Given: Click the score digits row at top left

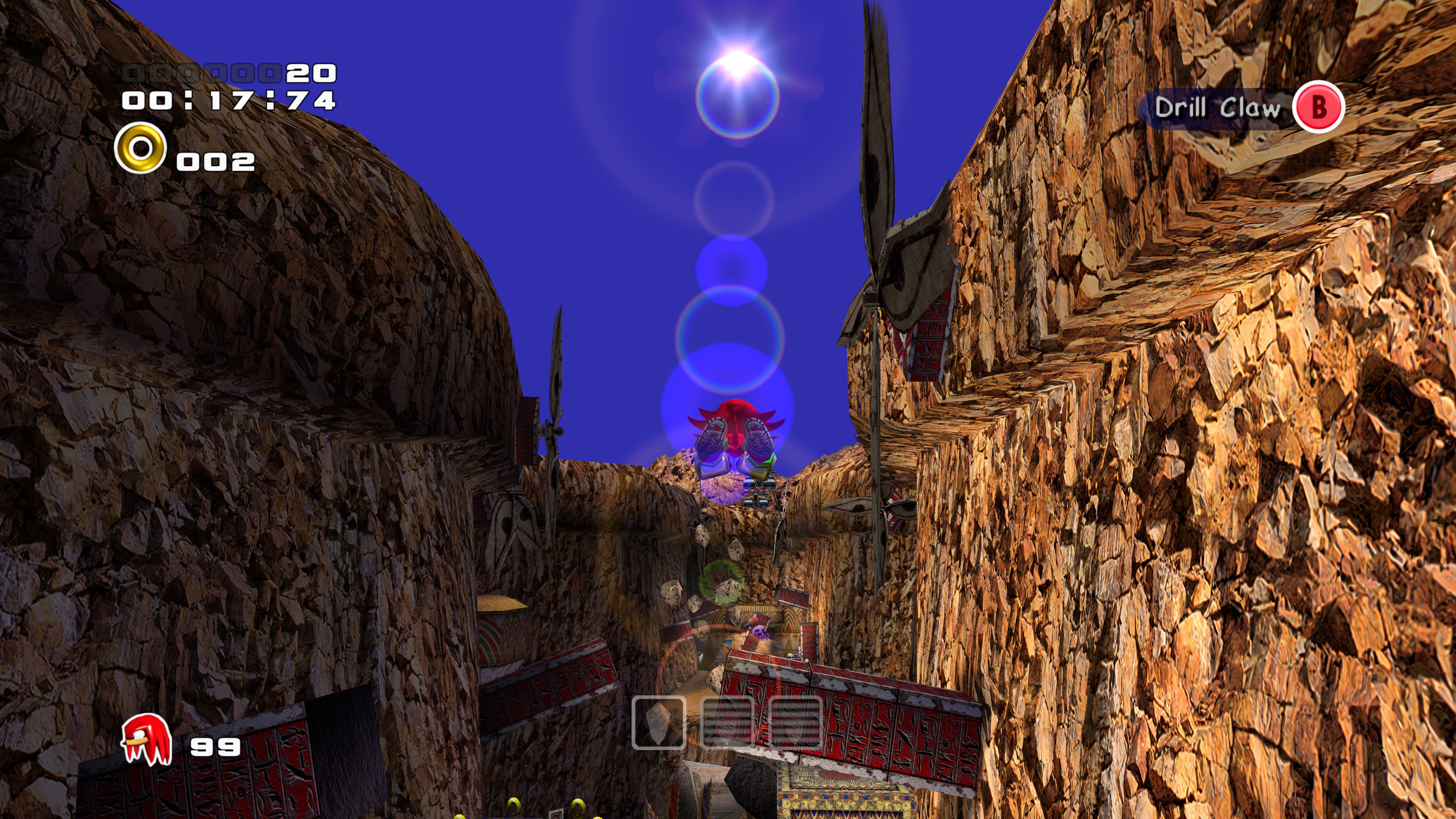Looking at the screenshot, I should click(x=227, y=73).
